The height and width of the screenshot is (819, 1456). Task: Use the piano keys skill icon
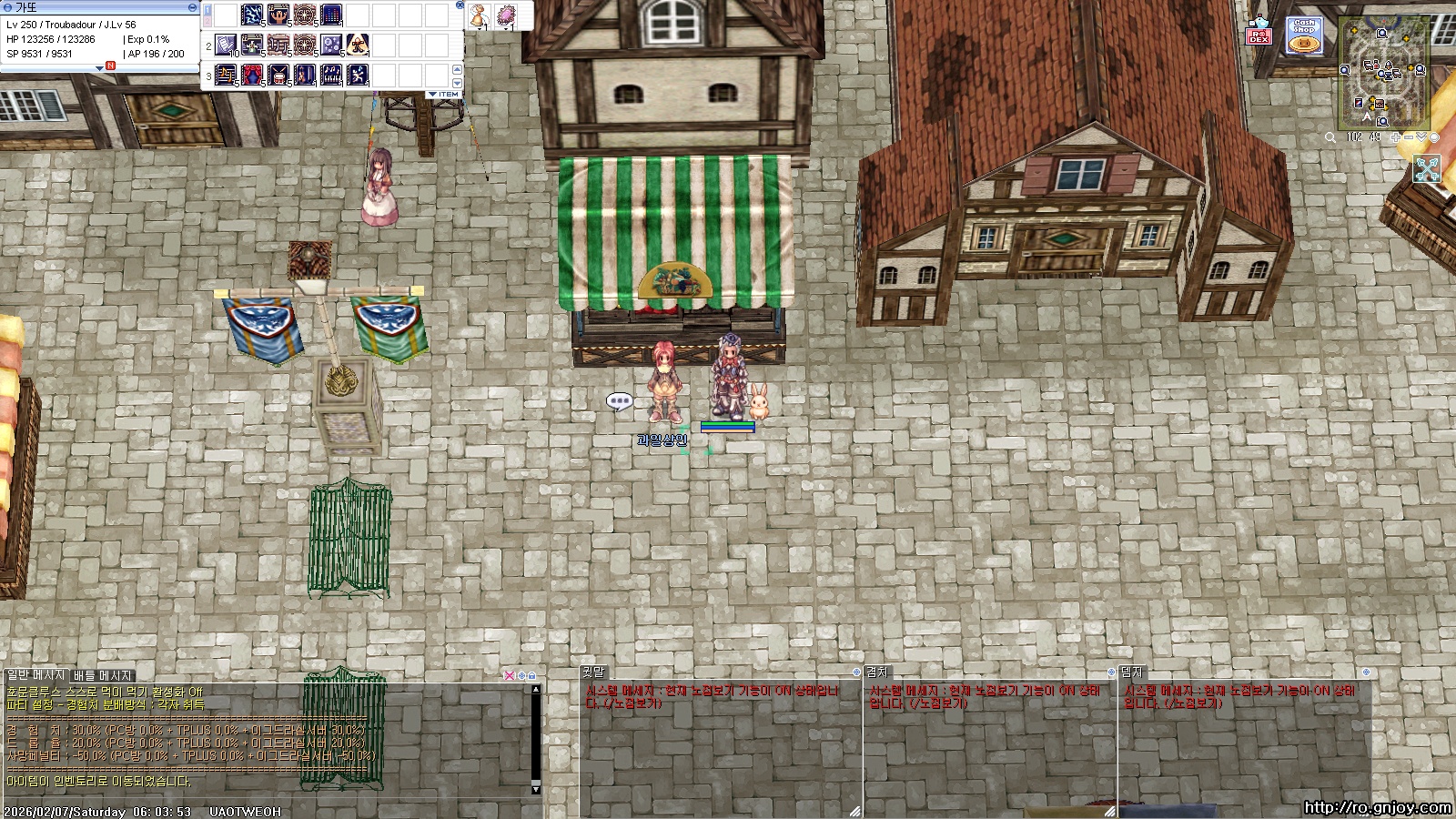pyautogui.click(x=332, y=75)
